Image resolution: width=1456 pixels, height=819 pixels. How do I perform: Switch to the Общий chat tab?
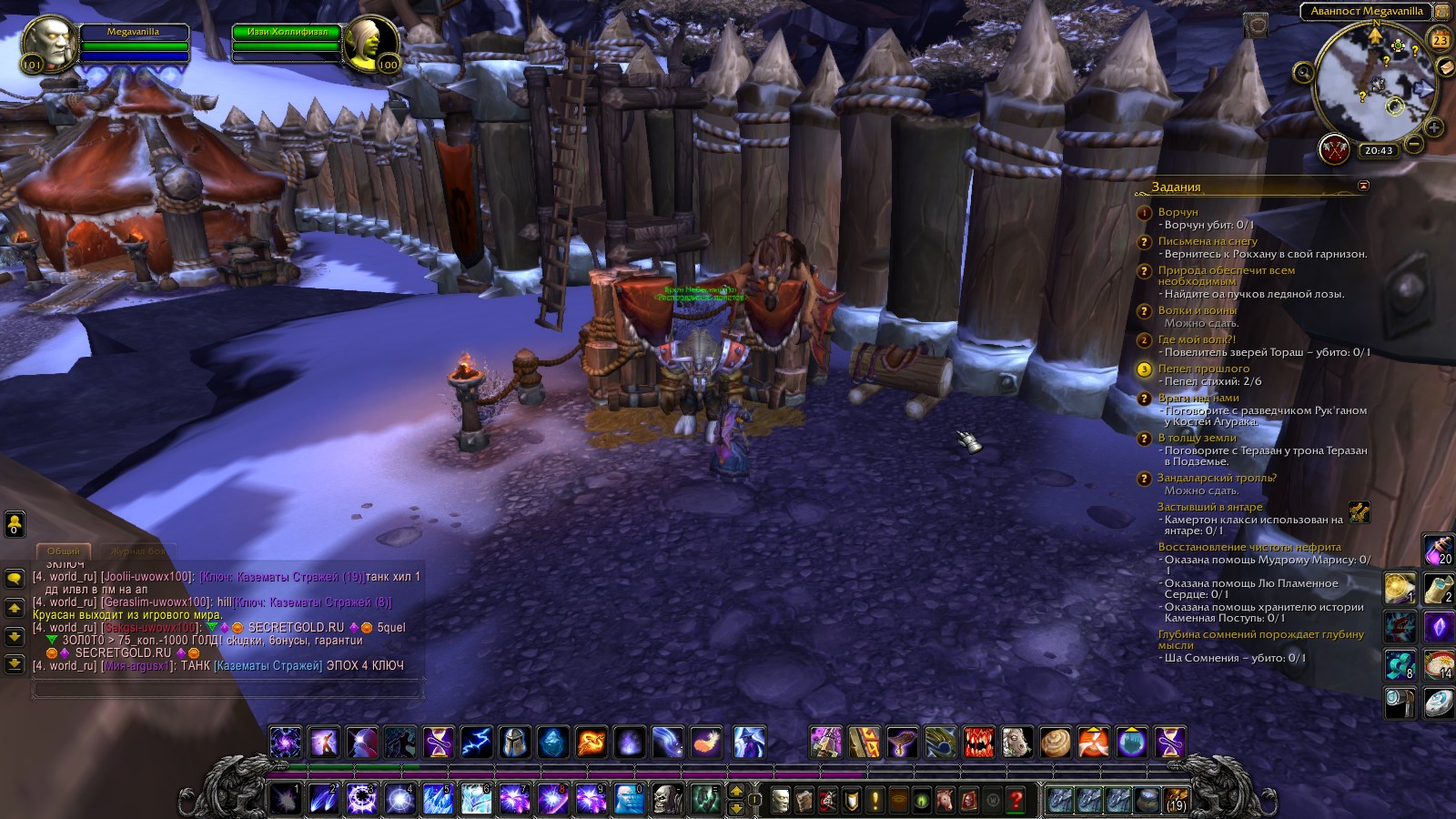[63, 551]
